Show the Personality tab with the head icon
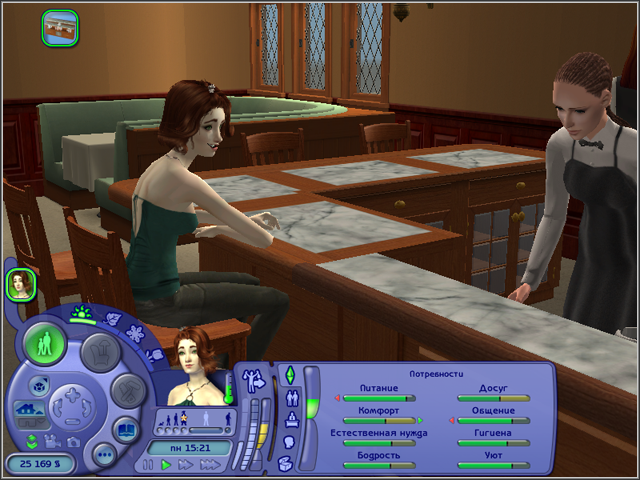 pos(289,441)
